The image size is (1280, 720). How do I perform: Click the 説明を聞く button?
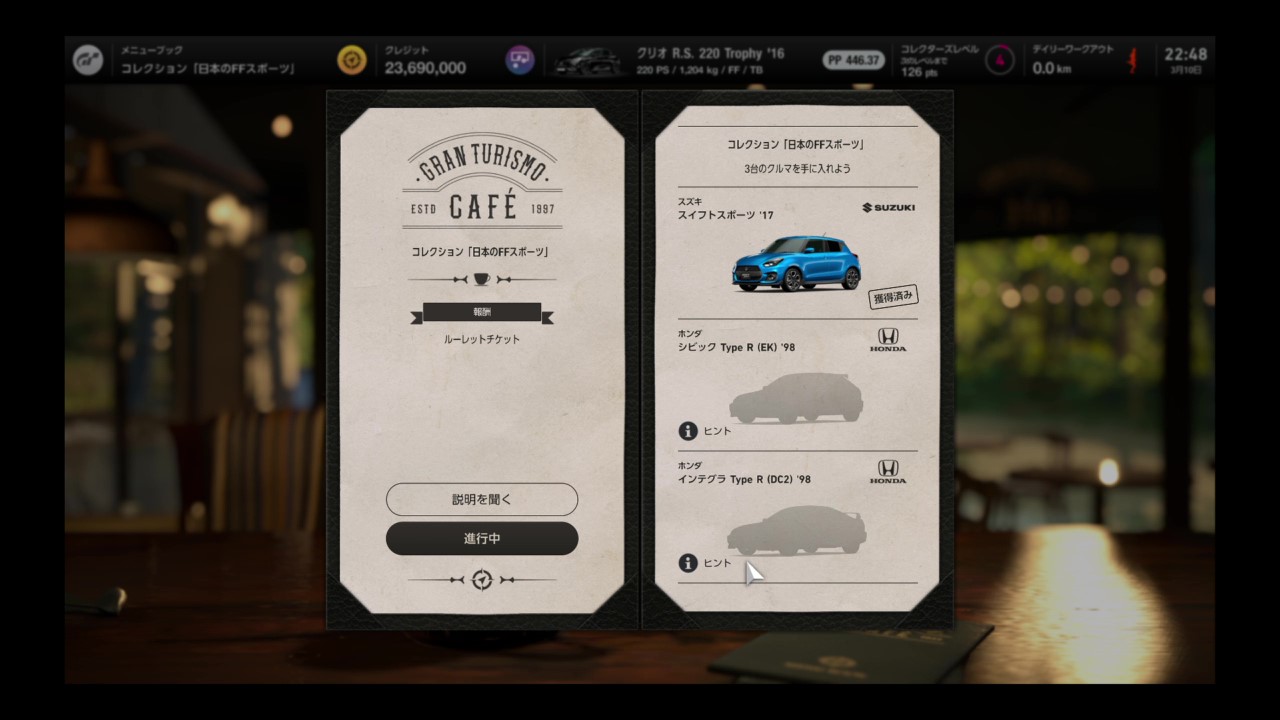coord(482,499)
